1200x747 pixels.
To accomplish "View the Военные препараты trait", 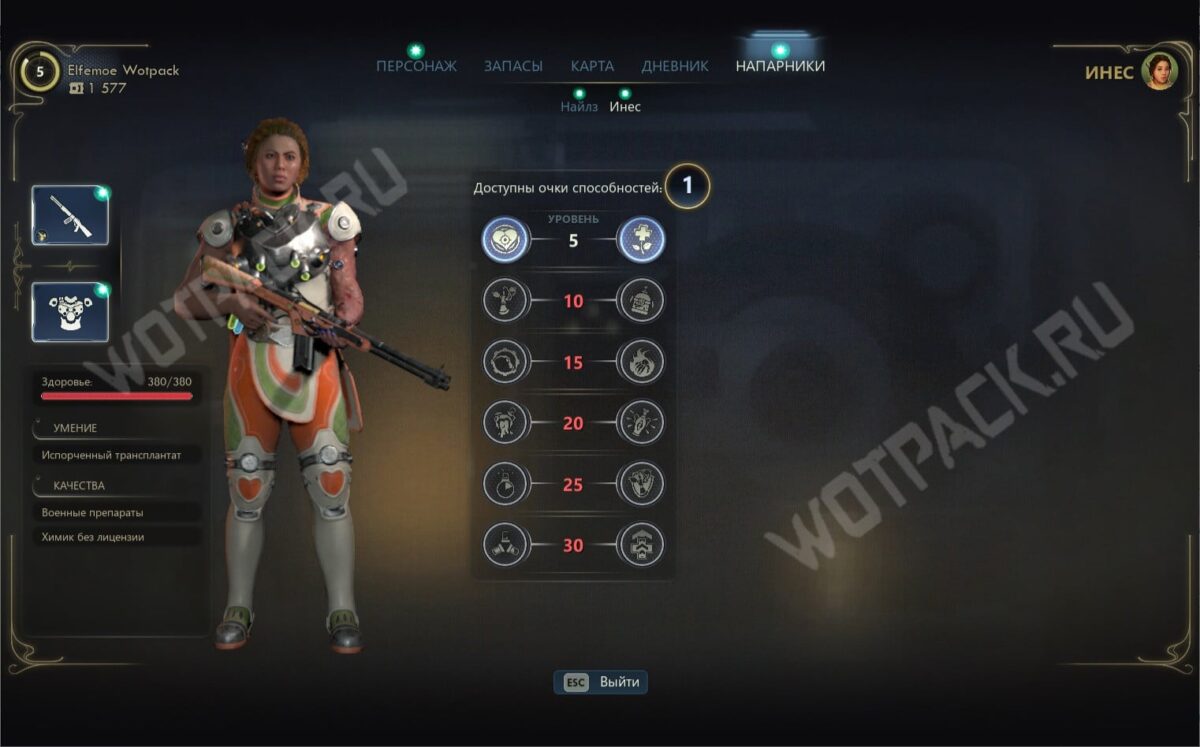I will [x=93, y=512].
